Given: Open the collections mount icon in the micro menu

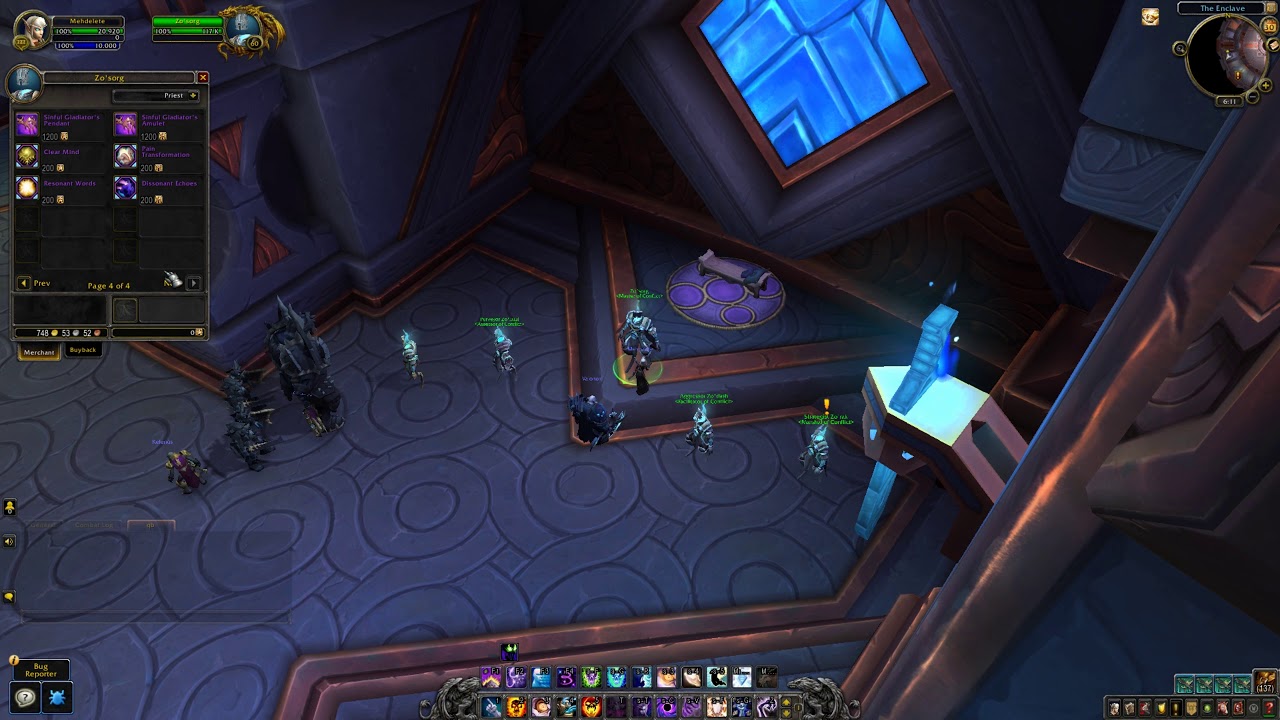Looking at the screenshot, I should (1222, 706).
